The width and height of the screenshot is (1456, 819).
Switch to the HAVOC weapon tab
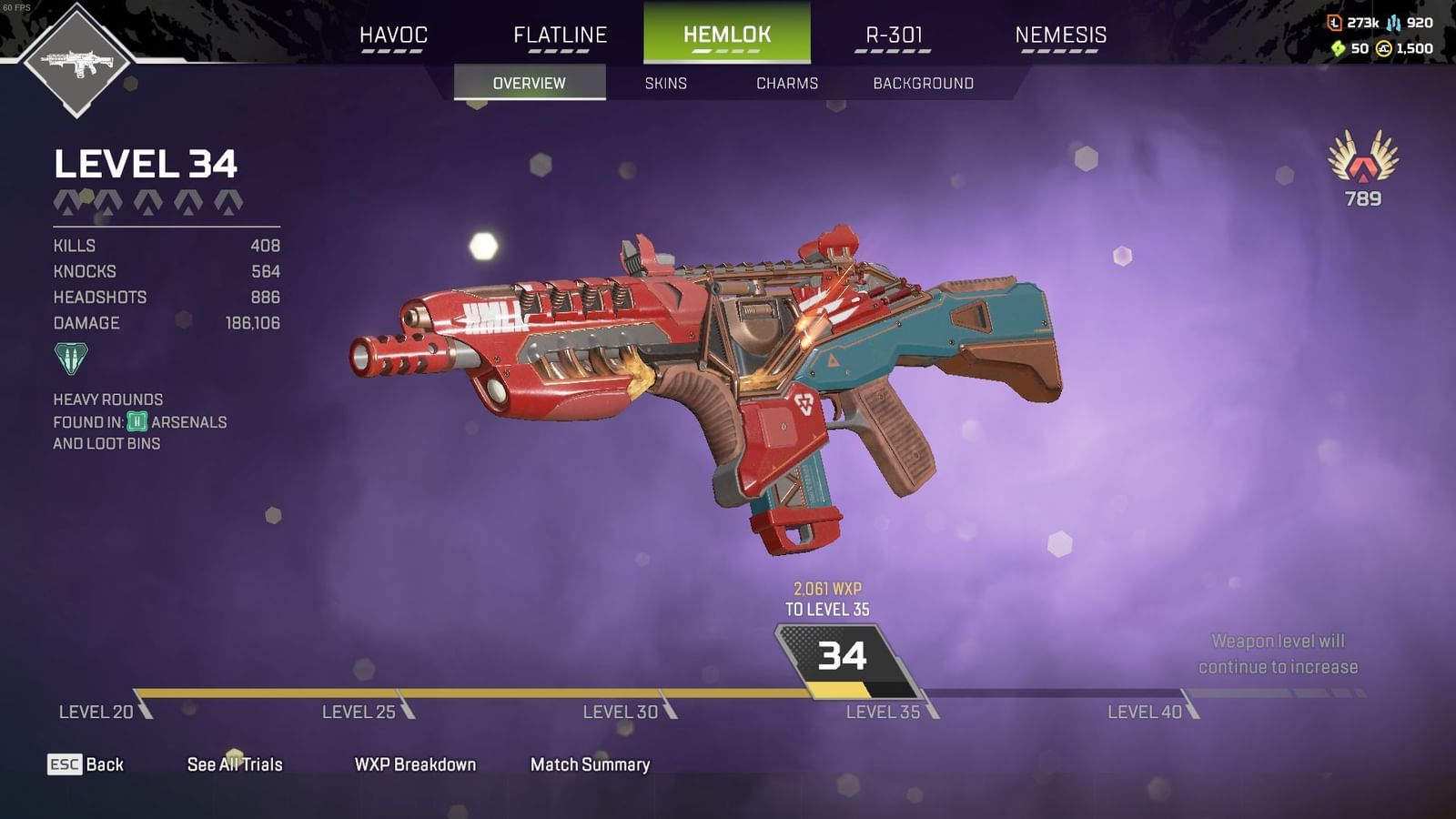[x=393, y=35]
